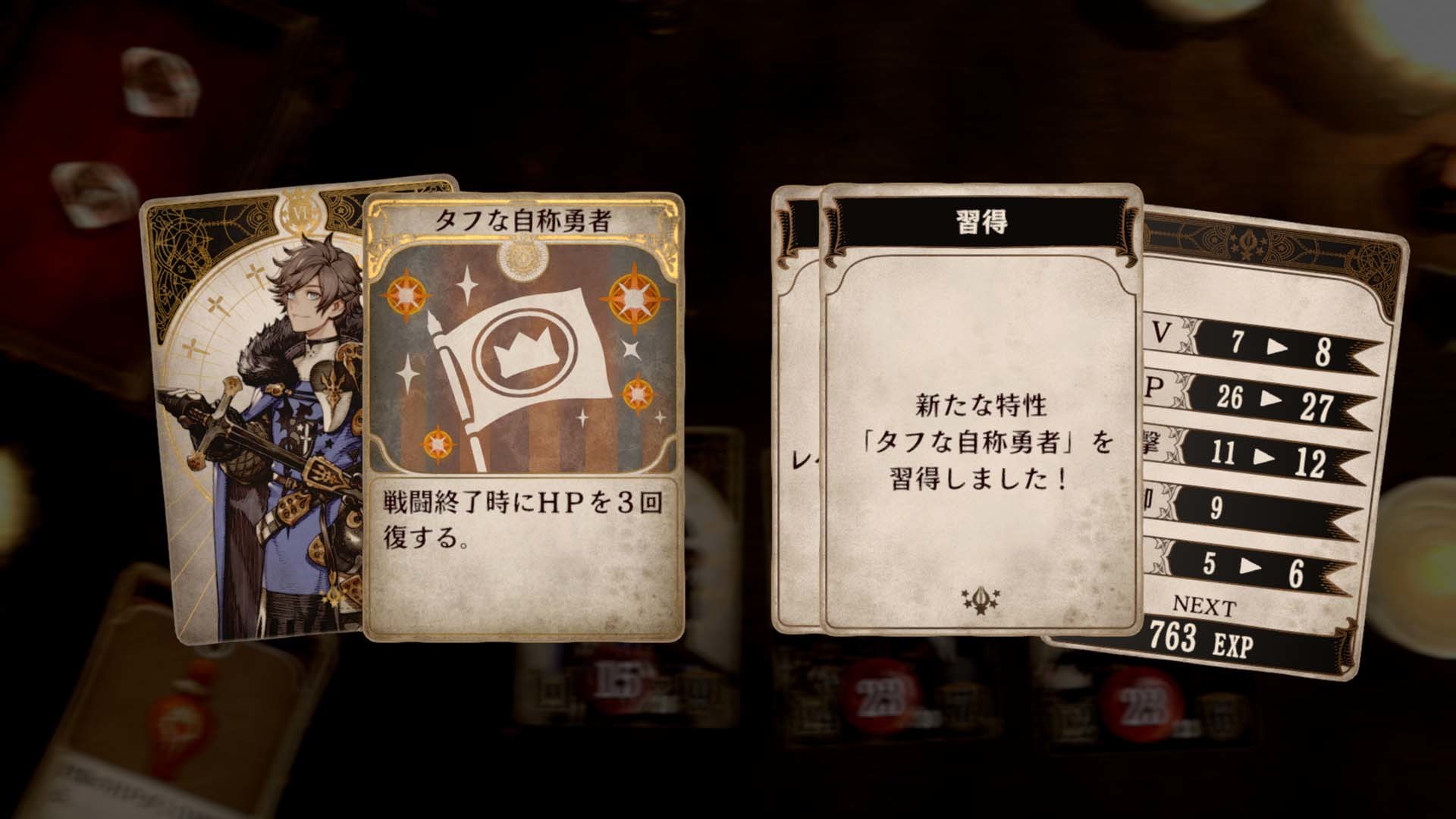1456x819 pixels.
Task: Click the 習得 banner heading
Action: [979, 219]
